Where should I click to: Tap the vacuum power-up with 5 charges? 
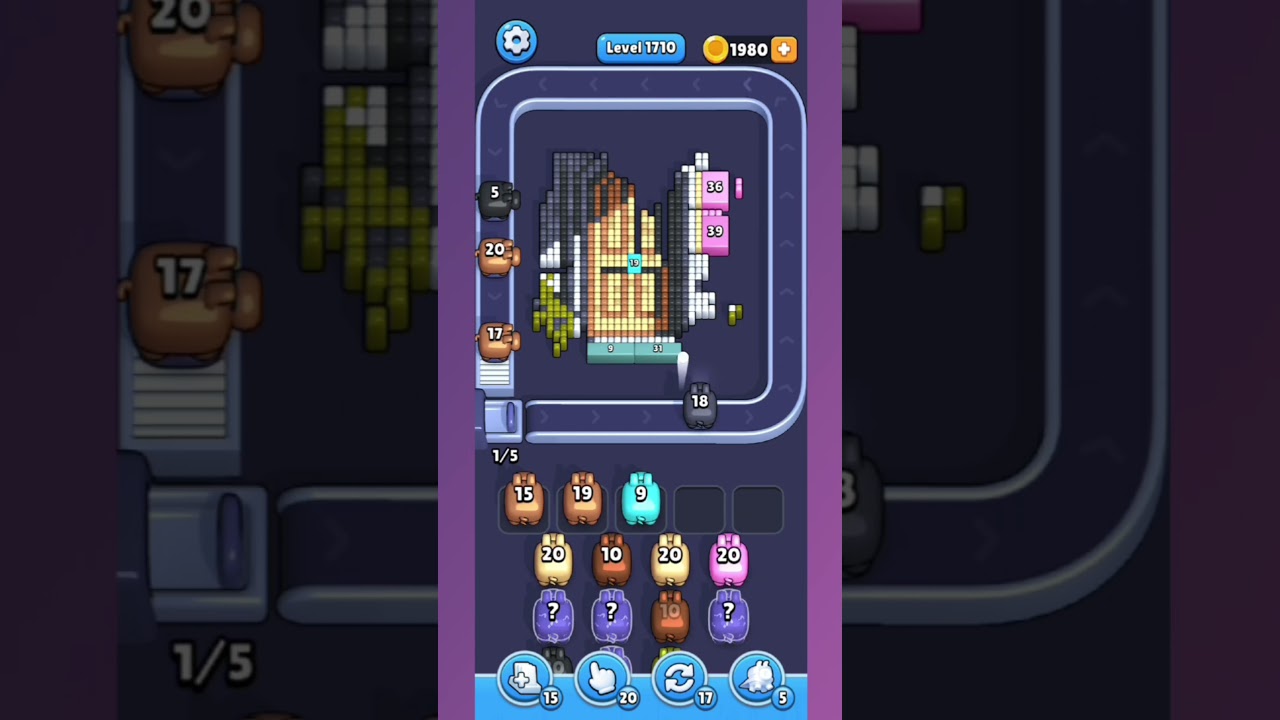[758, 679]
